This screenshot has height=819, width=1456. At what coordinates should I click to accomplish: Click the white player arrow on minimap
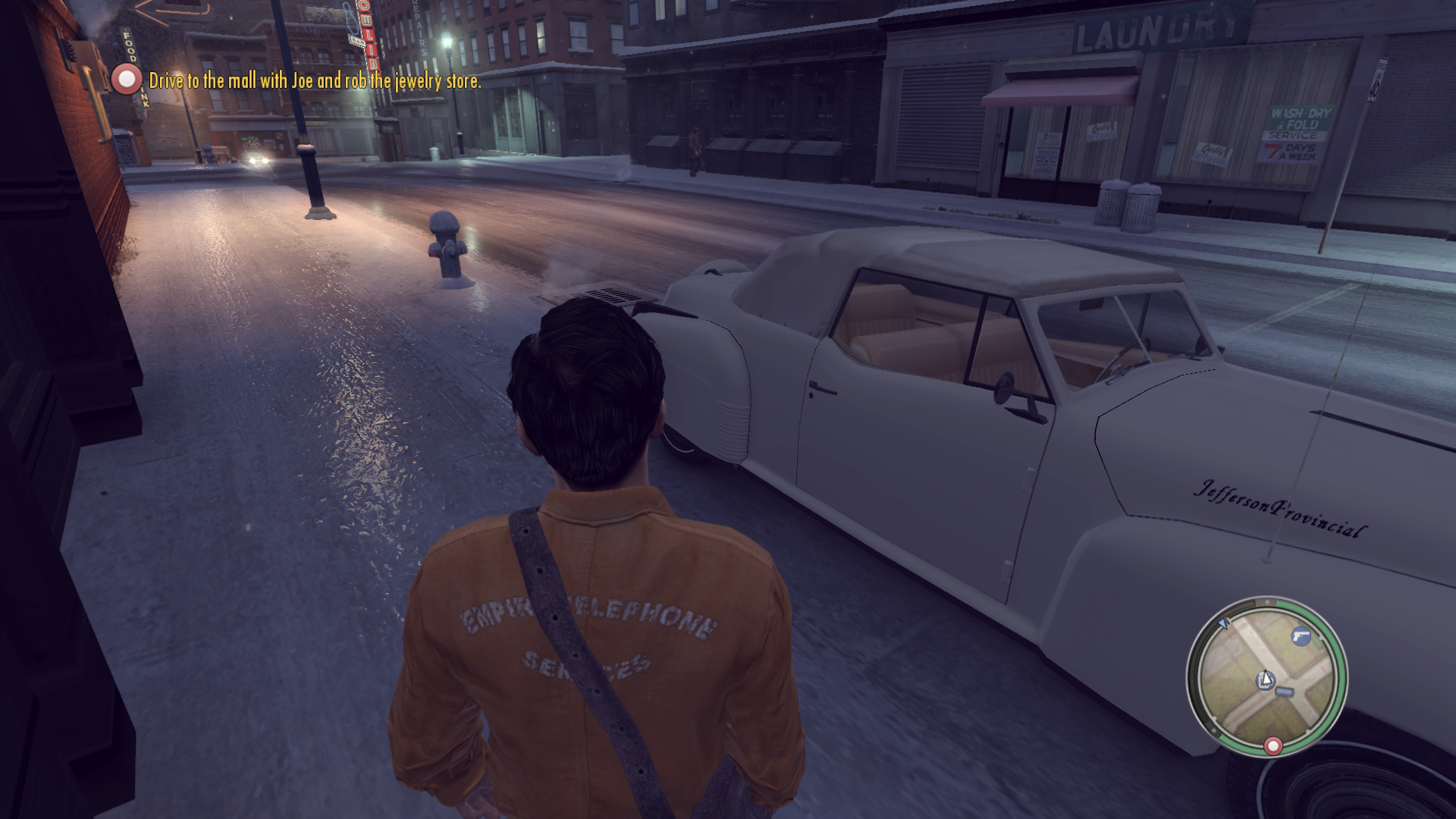pos(1265,679)
